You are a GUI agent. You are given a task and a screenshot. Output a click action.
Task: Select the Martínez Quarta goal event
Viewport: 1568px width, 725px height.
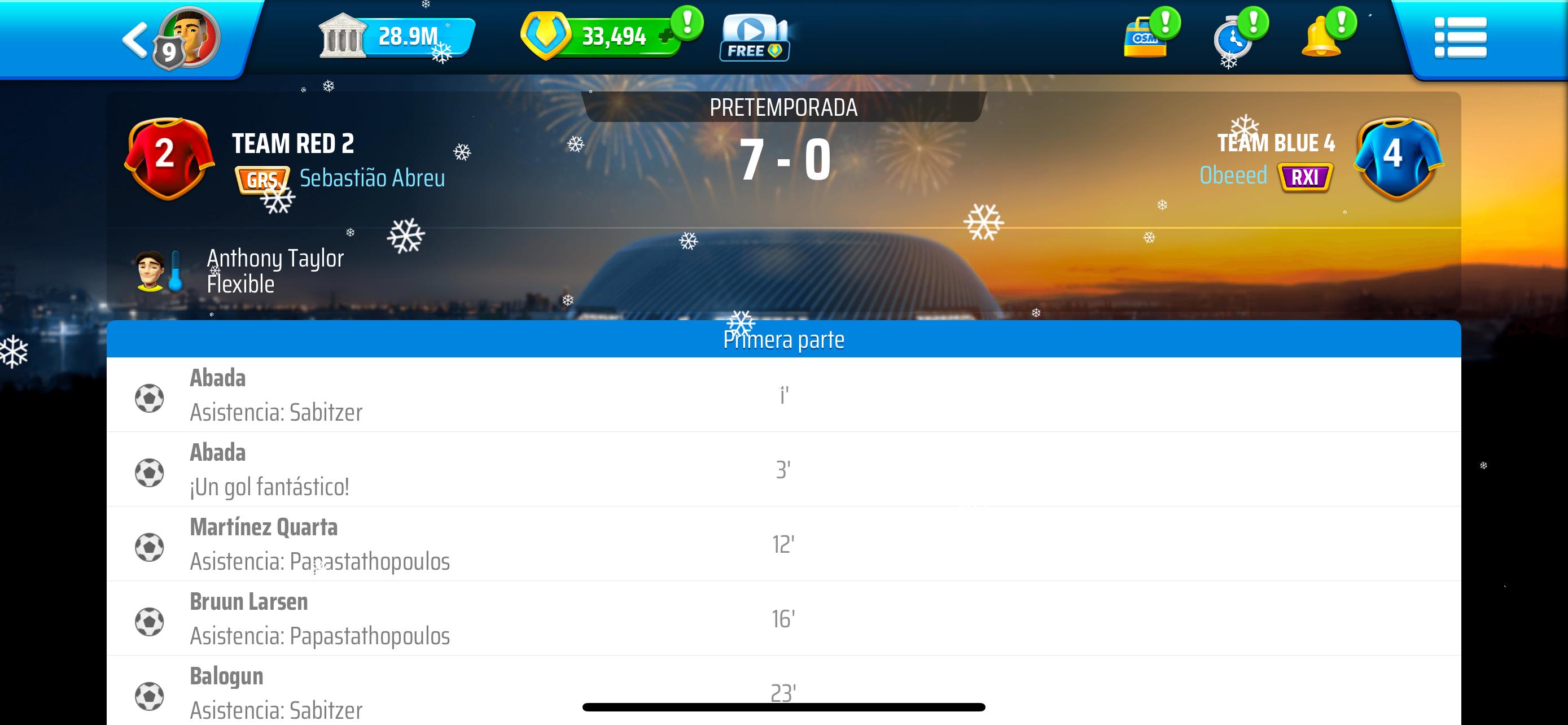783,544
